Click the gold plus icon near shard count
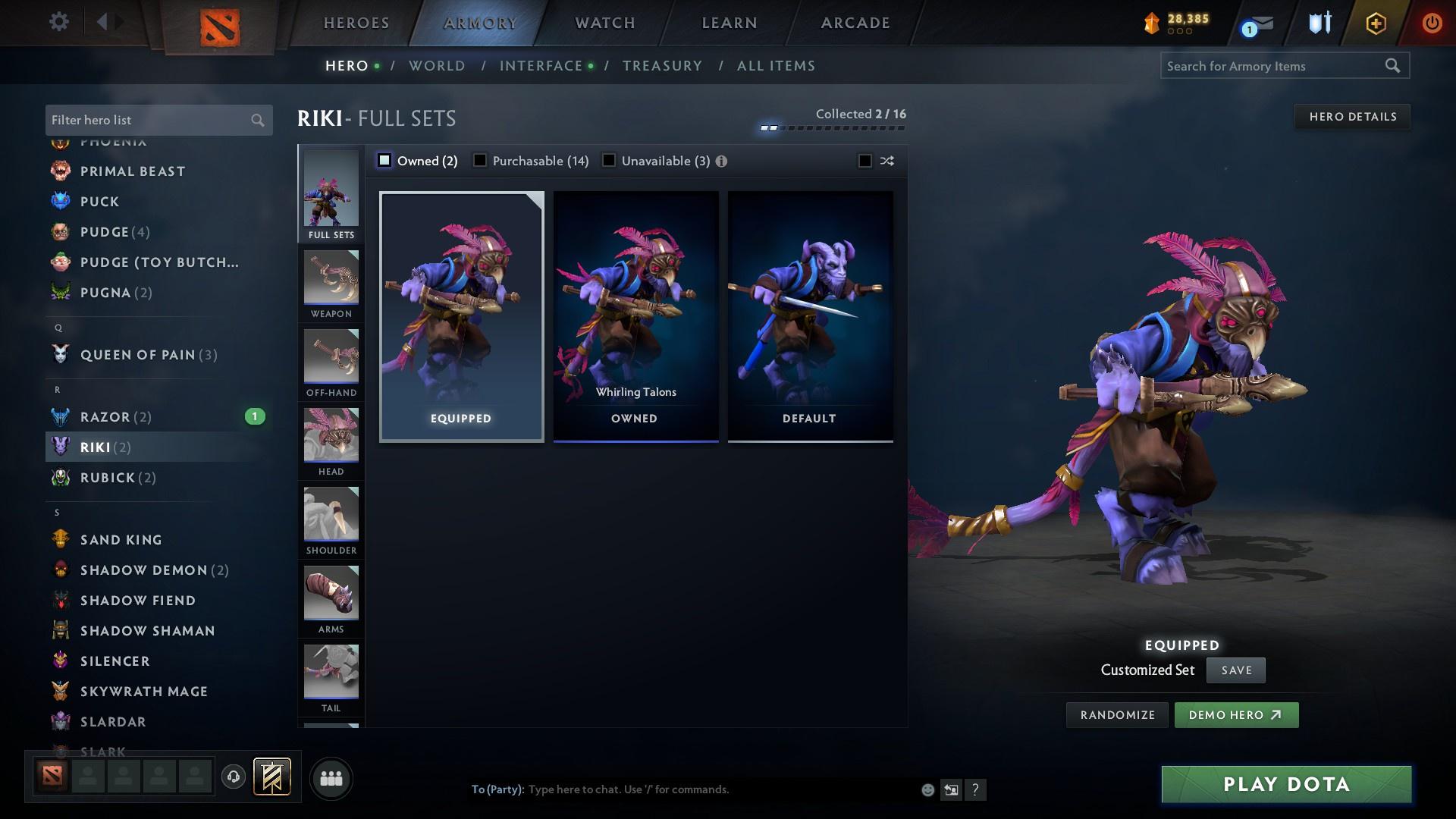 coord(1376,23)
